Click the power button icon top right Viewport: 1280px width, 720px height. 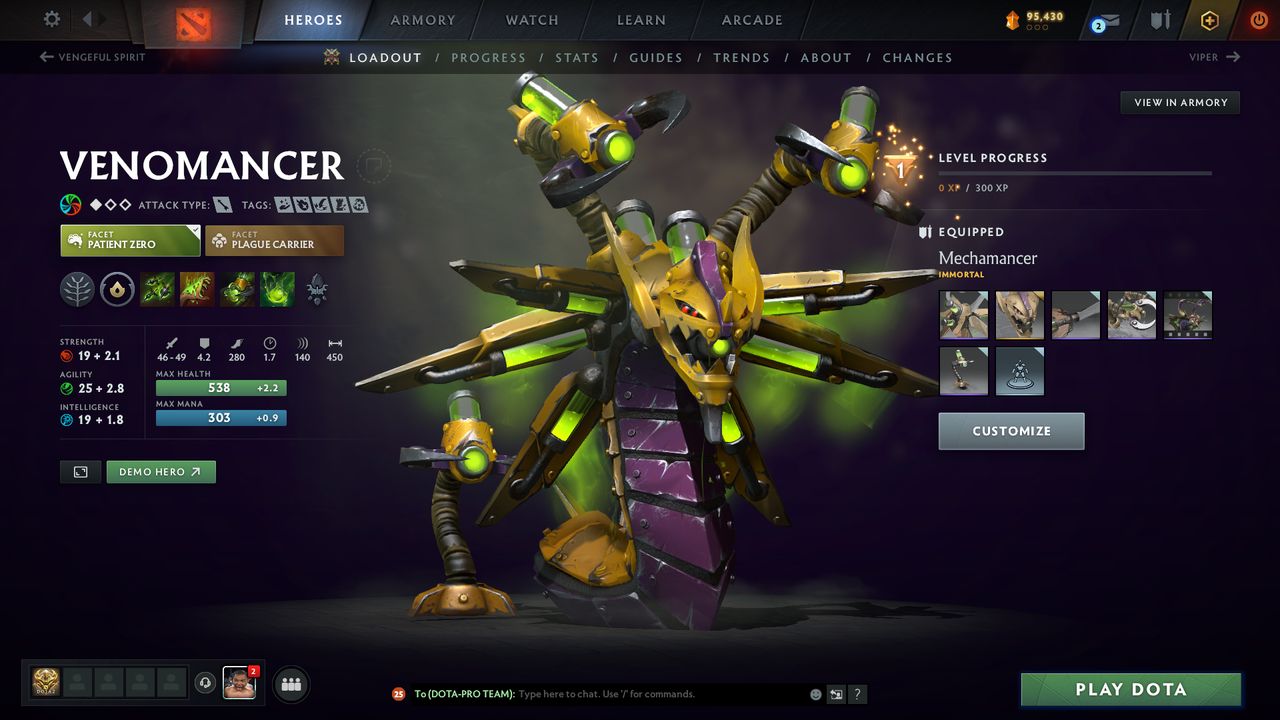[x=1258, y=19]
